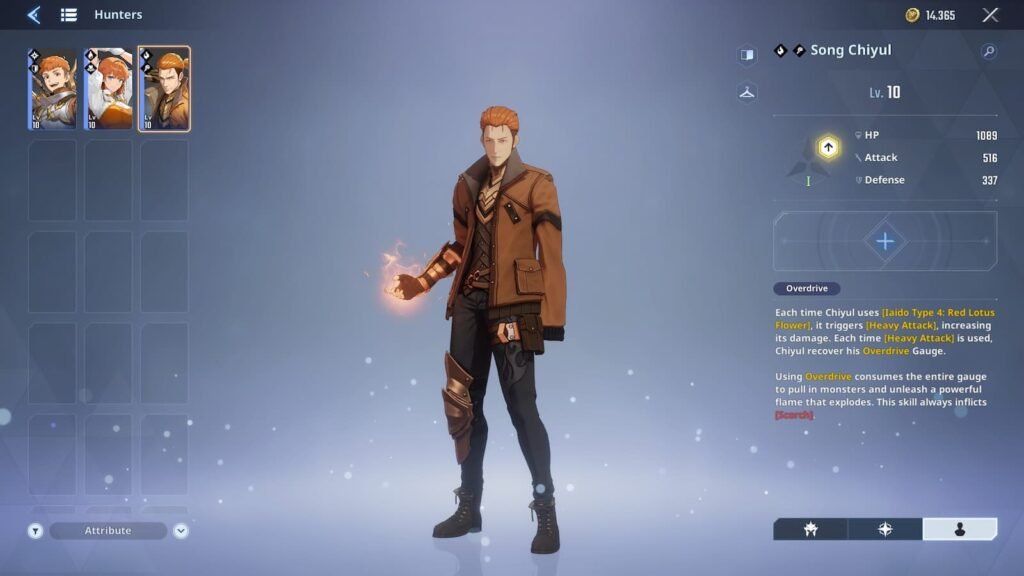Select the Overdrive skill label
Image resolution: width=1024 pixels, height=576 pixels.
click(x=806, y=289)
